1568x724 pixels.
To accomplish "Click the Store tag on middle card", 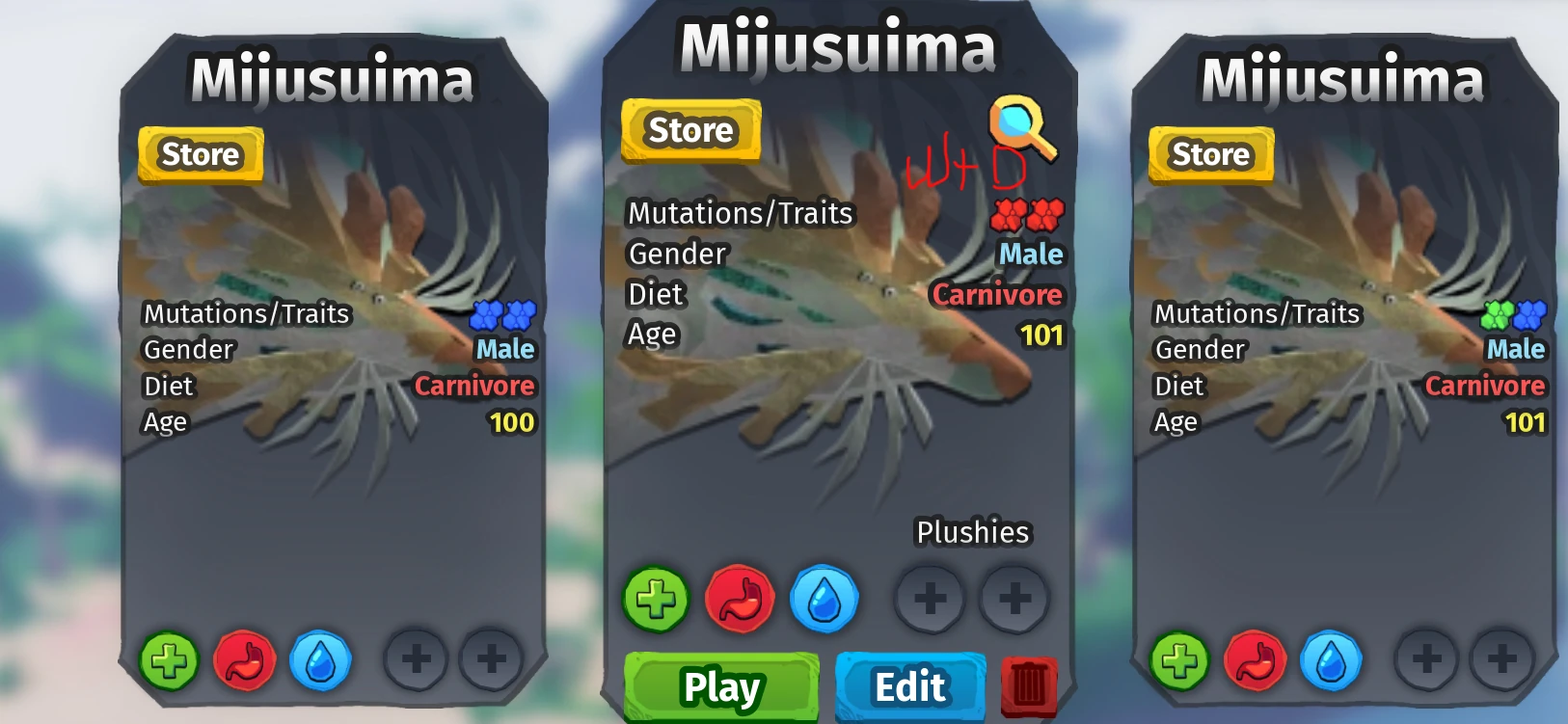I will (690, 130).
